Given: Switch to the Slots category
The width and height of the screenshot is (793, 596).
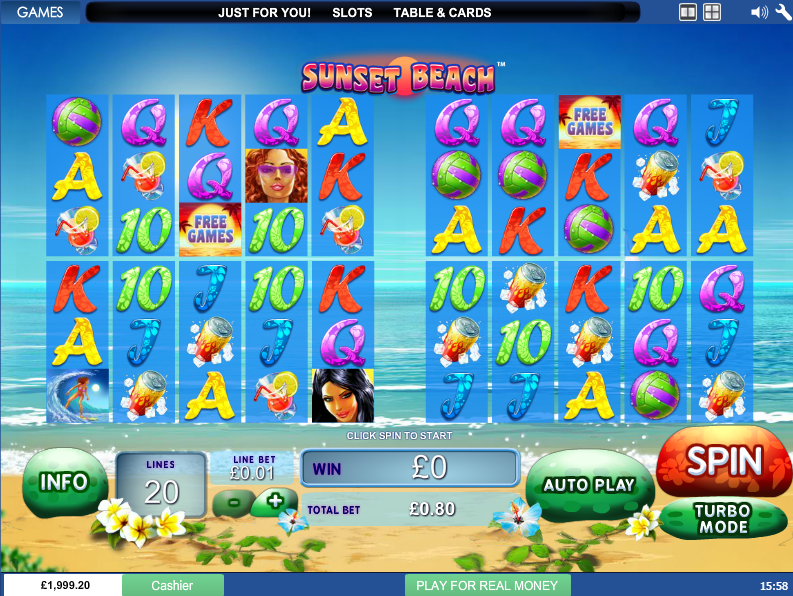Looking at the screenshot, I should pos(352,13).
